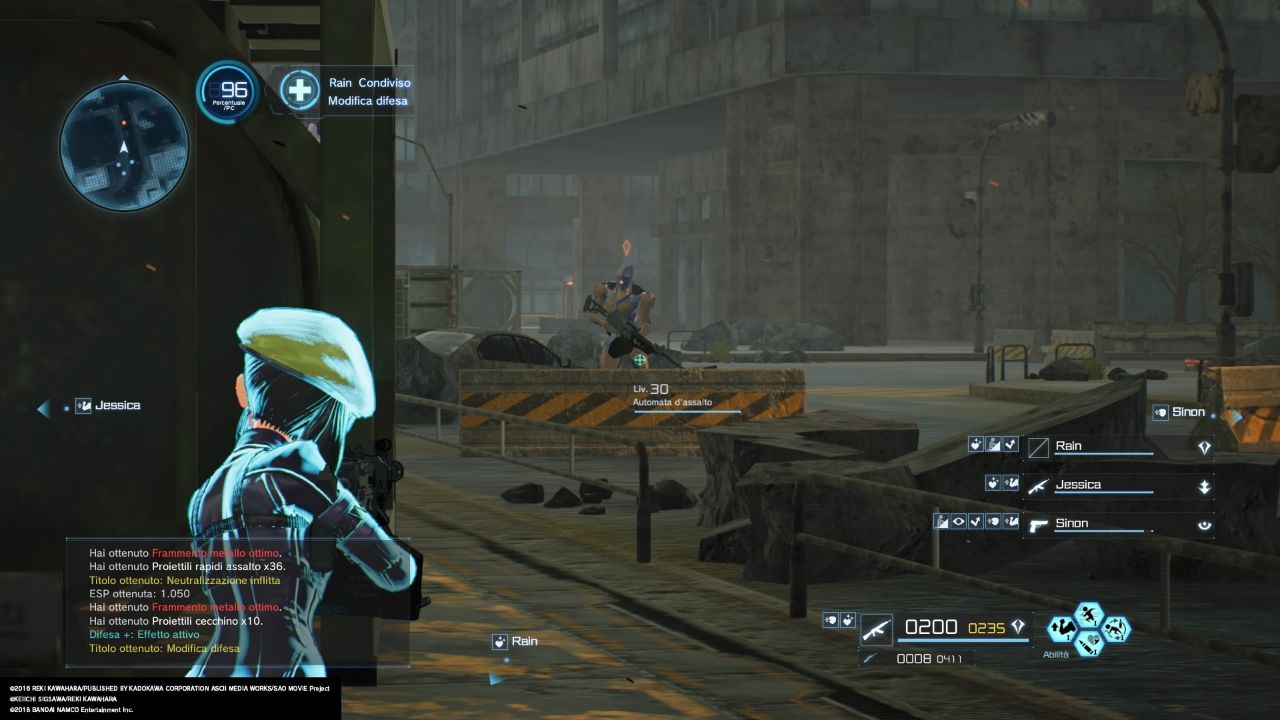1280x720 pixels.
Task: Activate the running figure dash ability
Action: point(1088,614)
